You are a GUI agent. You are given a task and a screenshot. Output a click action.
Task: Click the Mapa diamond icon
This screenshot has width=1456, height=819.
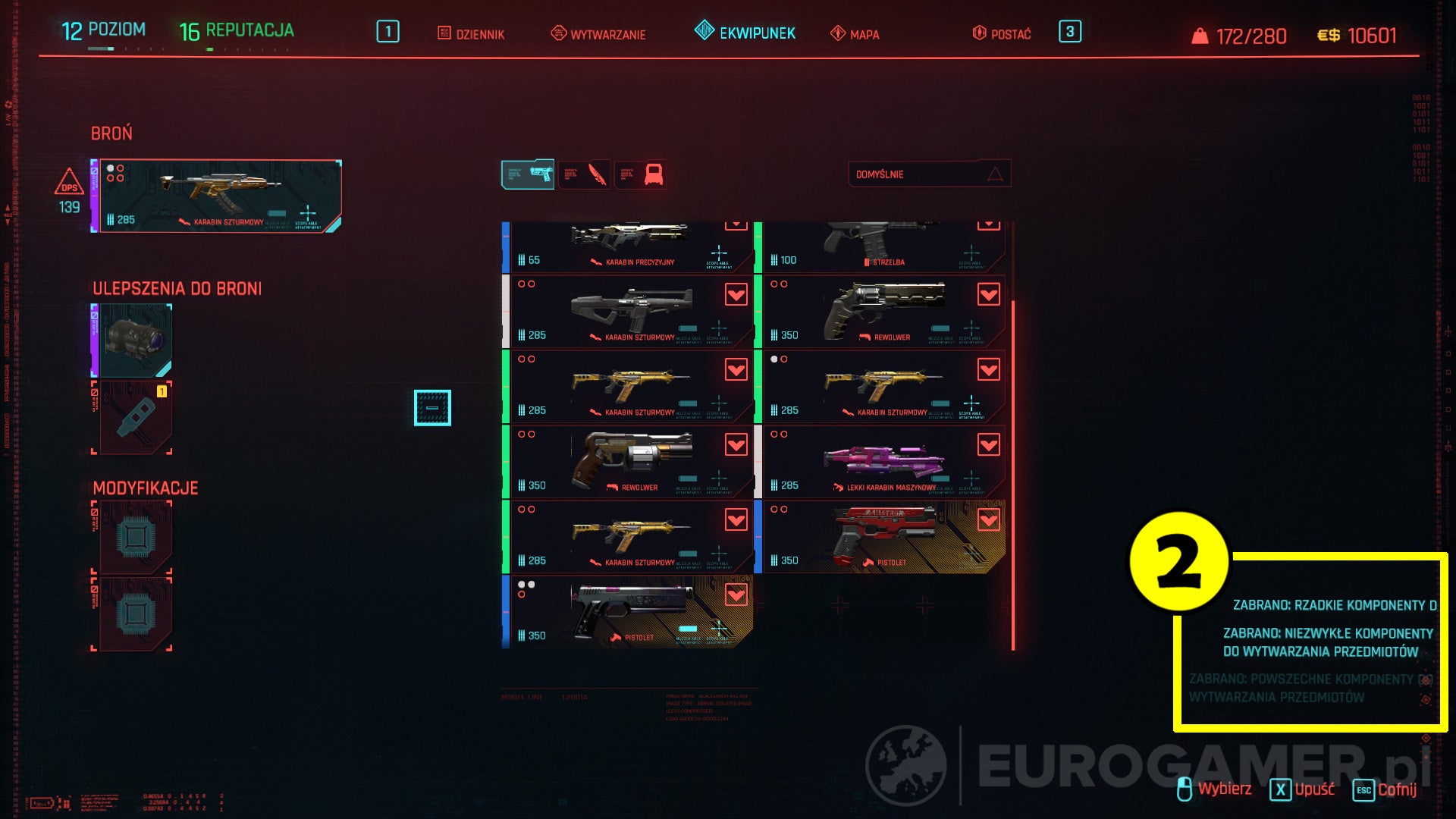[839, 33]
